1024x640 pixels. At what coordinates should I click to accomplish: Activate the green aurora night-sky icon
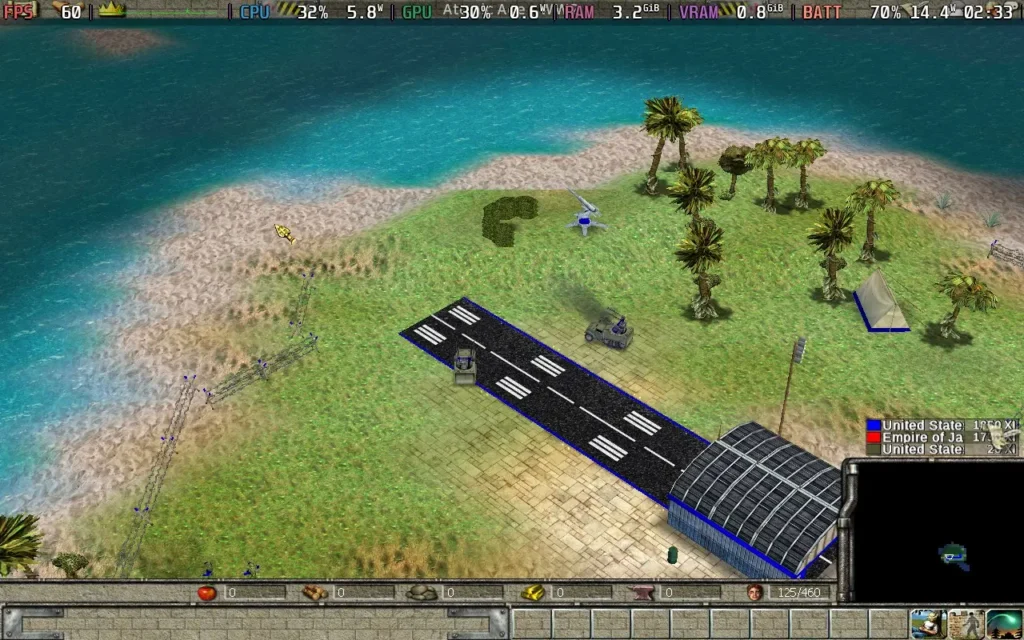(1003, 624)
